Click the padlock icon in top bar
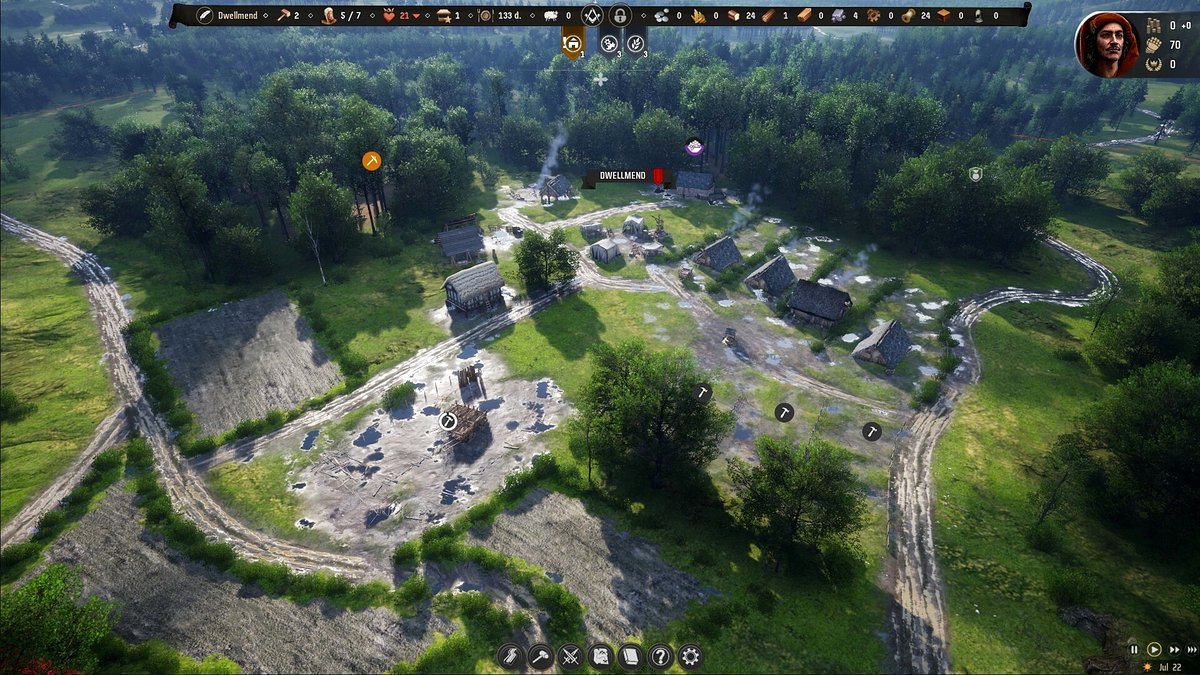The image size is (1200, 675). 619,16
